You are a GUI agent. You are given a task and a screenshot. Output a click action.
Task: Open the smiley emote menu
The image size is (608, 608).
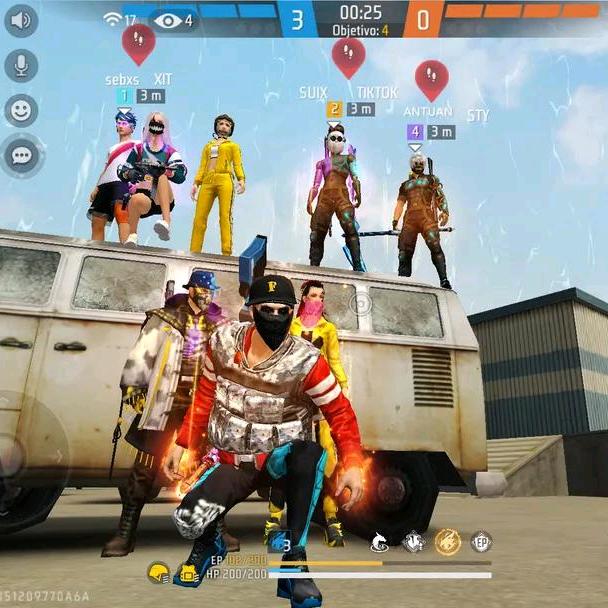(x=21, y=110)
